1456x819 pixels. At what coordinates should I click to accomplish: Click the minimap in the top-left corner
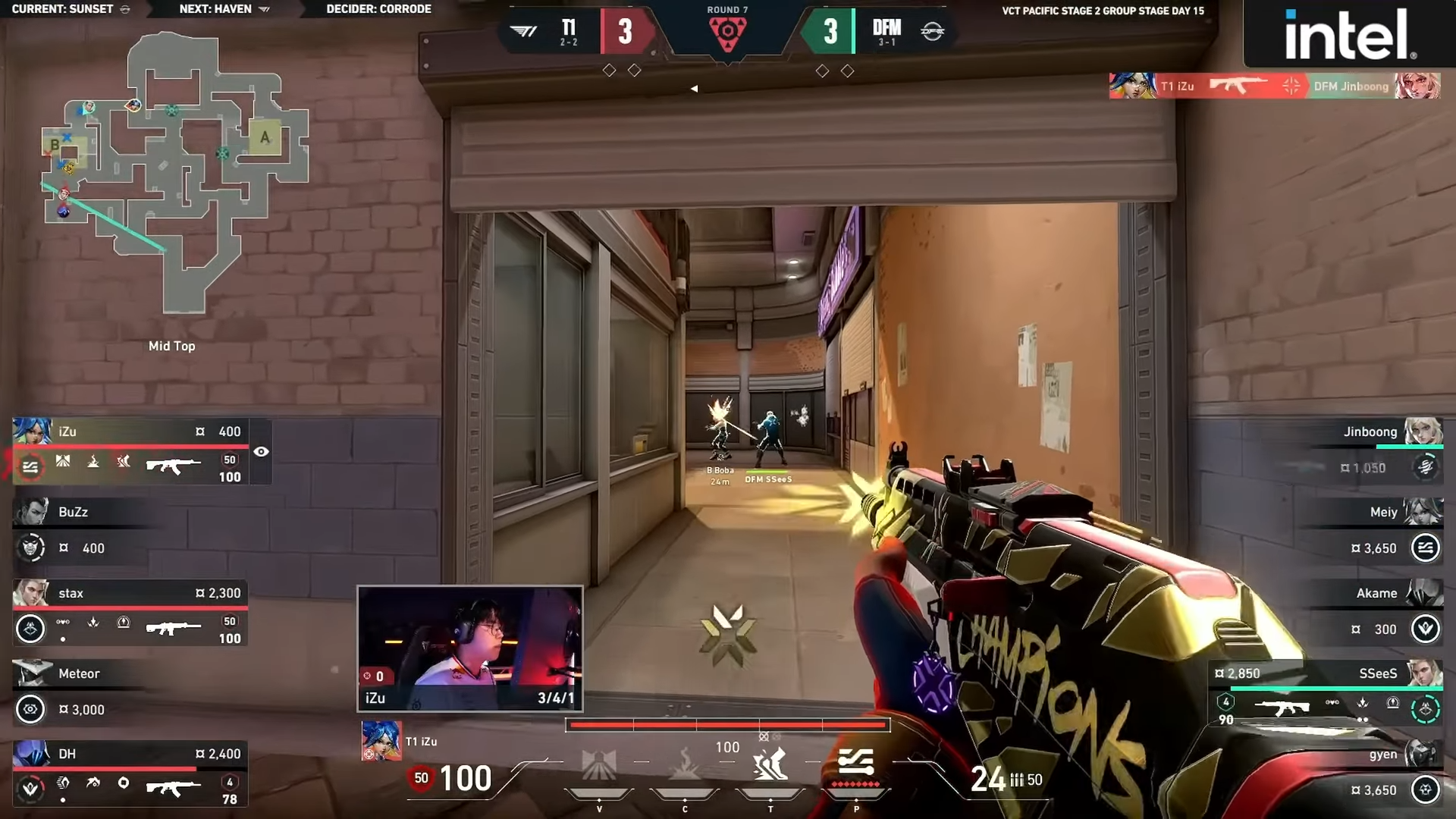click(174, 171)
